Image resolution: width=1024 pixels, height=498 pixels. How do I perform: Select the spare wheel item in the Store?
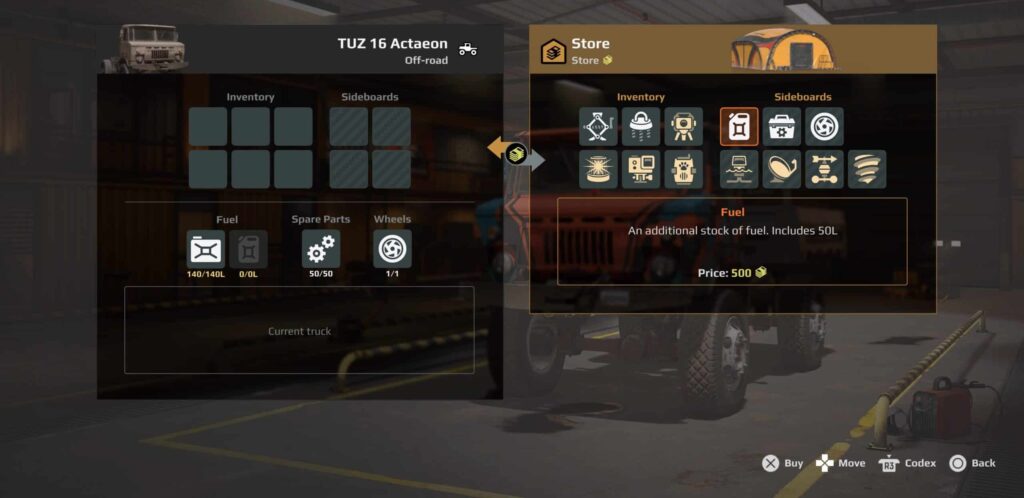pyautogui.click(x=824, y=127)
